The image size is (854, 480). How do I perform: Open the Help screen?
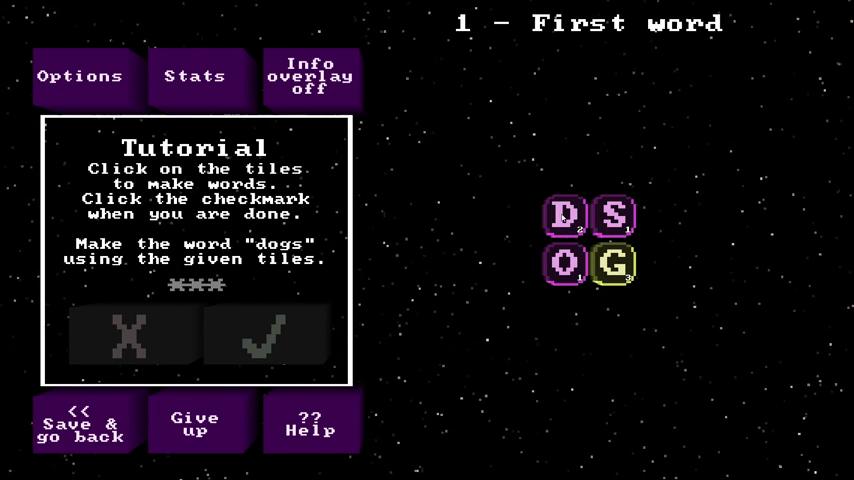pos(310,424)
